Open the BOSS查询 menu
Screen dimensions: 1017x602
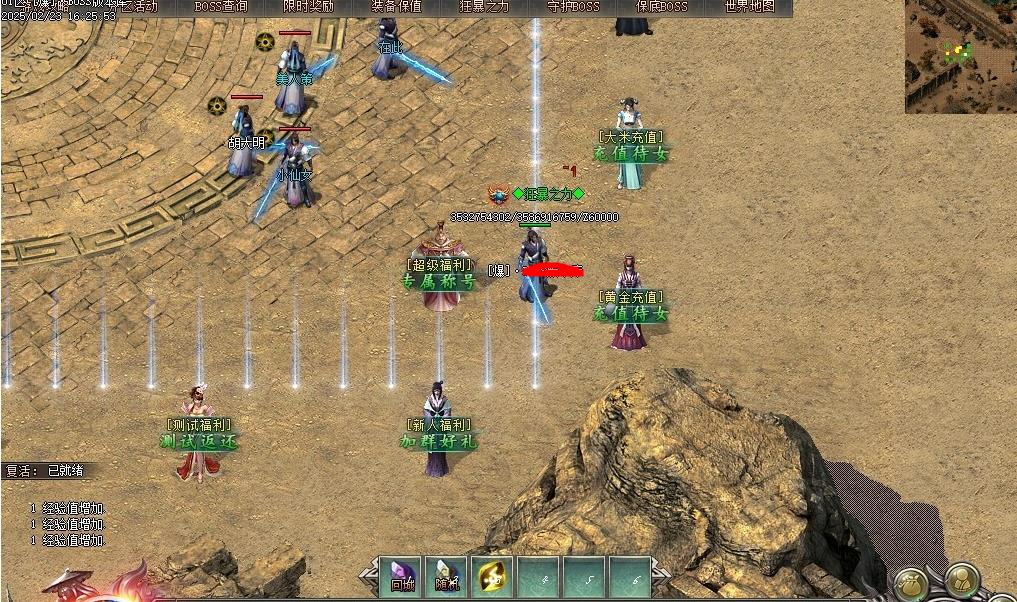tap(221, 7)
